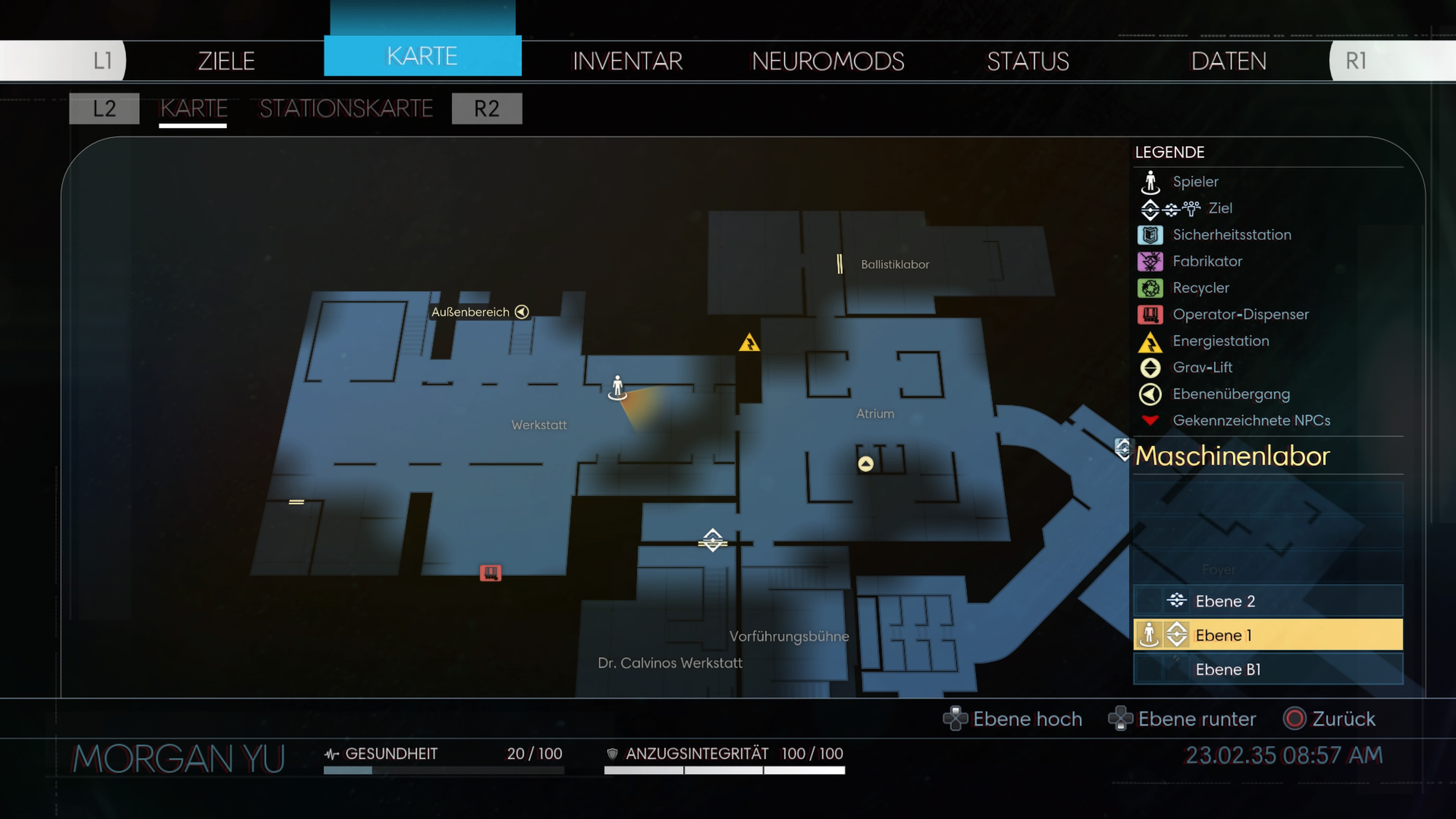Select the KARTE sub-tab
Screen dimensions: 1456x819
click(x=193, y=108)
